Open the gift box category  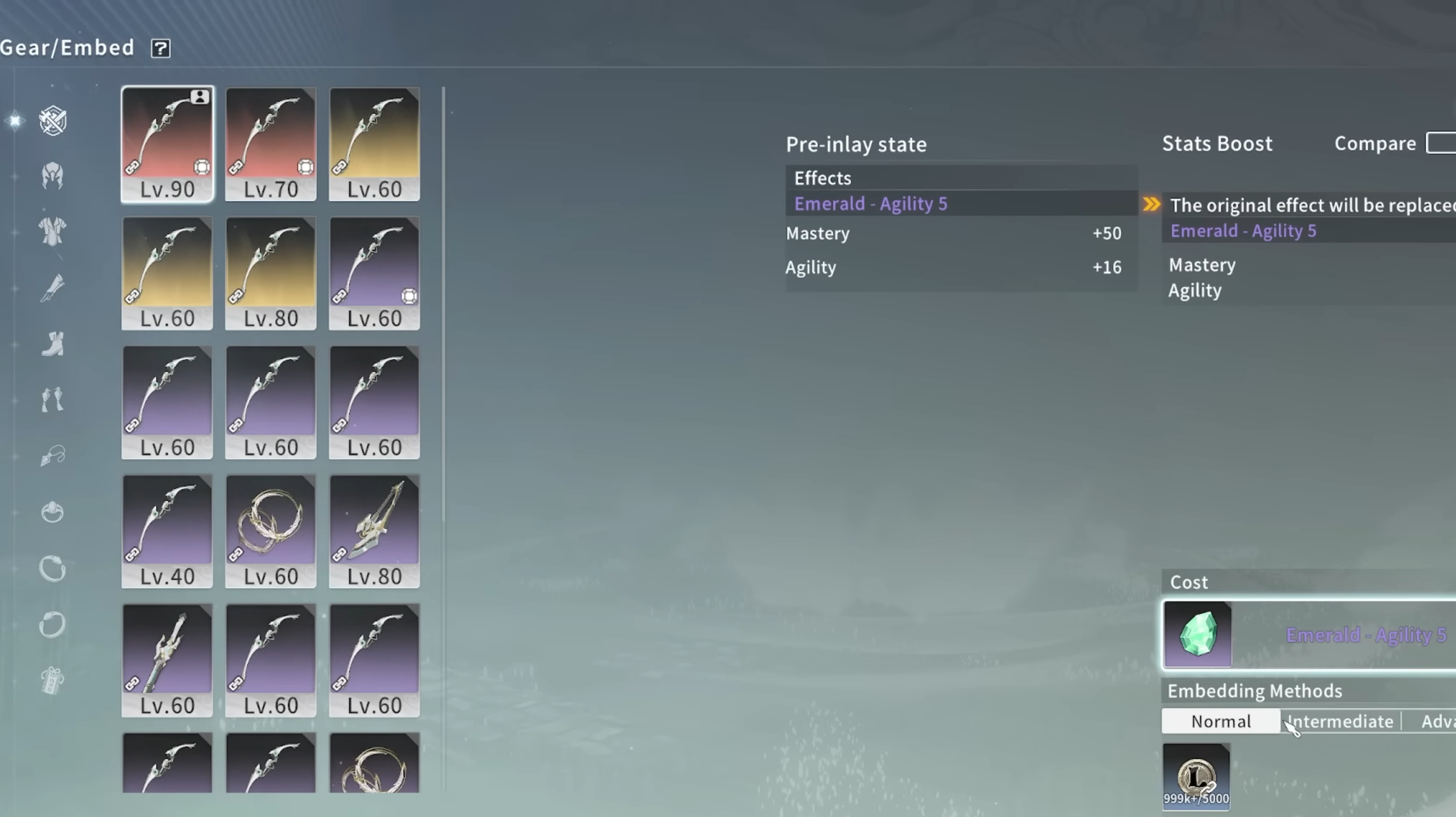52,681
